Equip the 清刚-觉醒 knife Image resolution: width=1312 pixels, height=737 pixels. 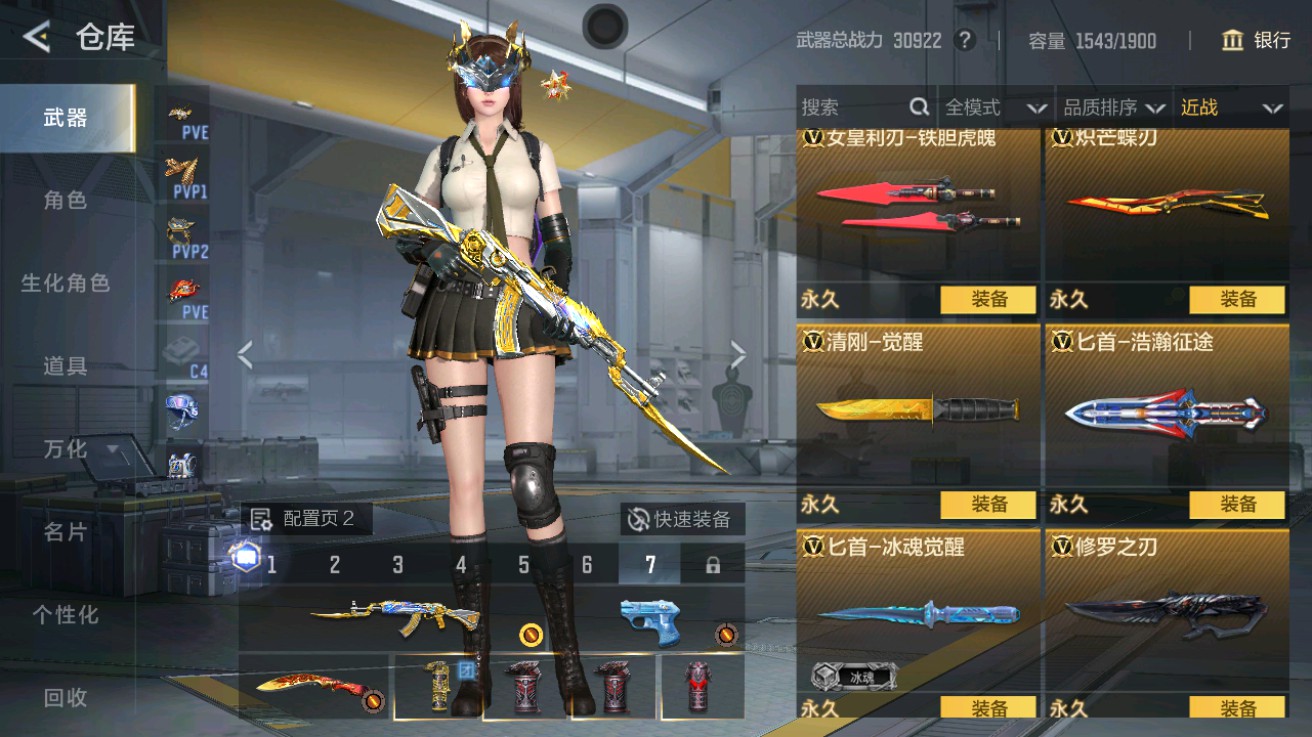coord(990,505)
